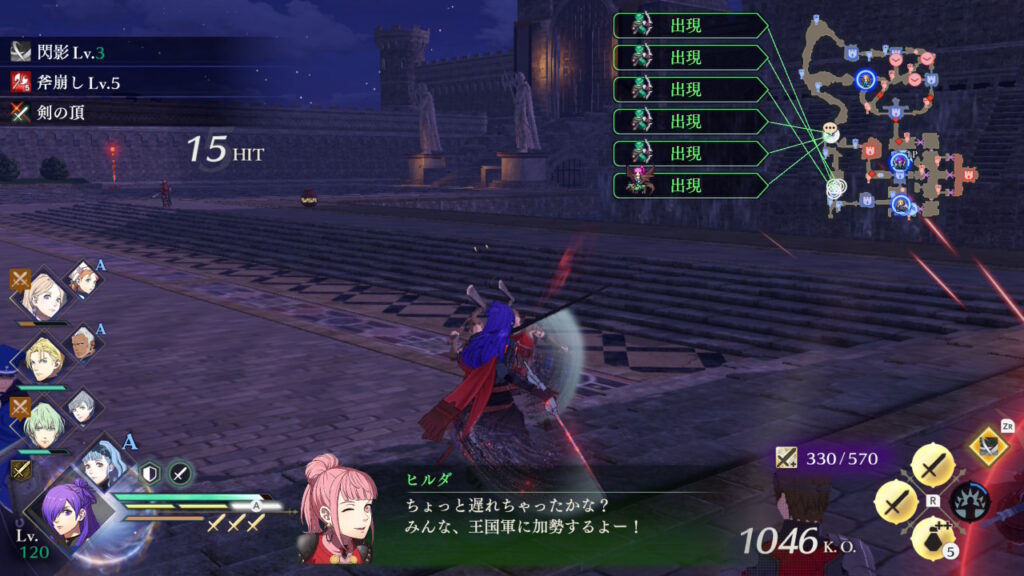
Task: Select the wyvern rider 出現 notification
Action: 689,185
